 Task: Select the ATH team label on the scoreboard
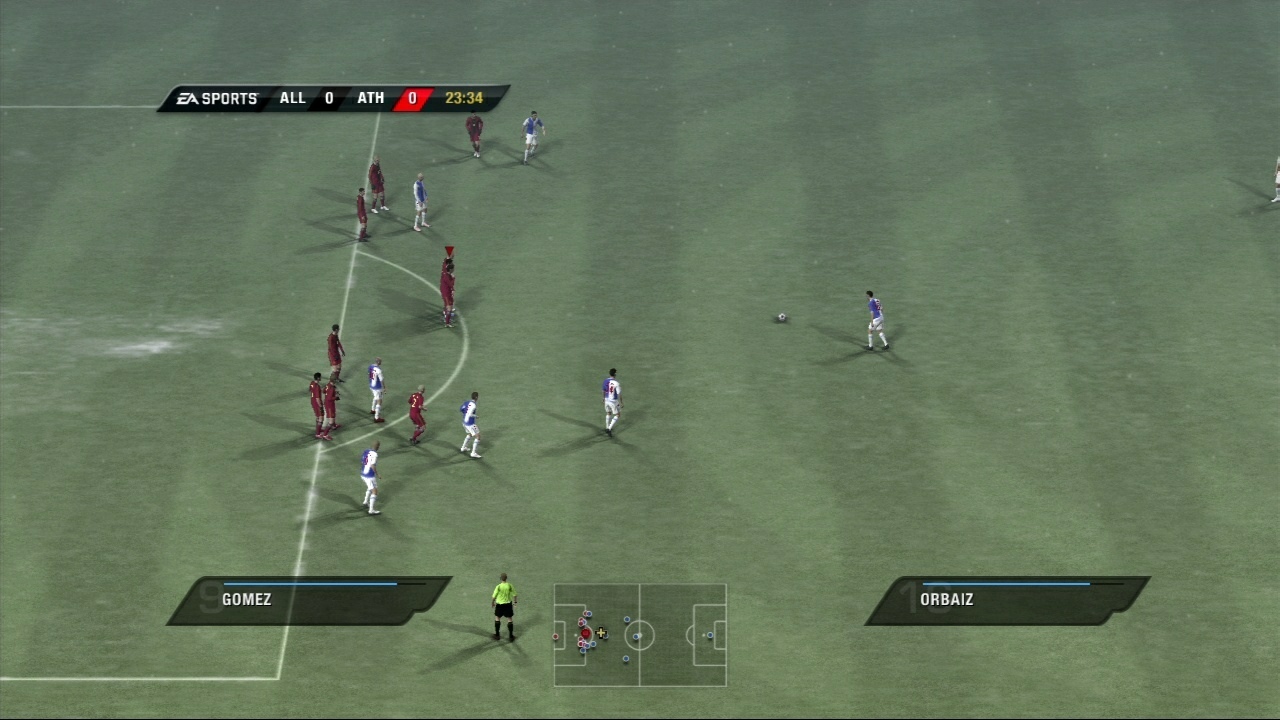(371, 98)
